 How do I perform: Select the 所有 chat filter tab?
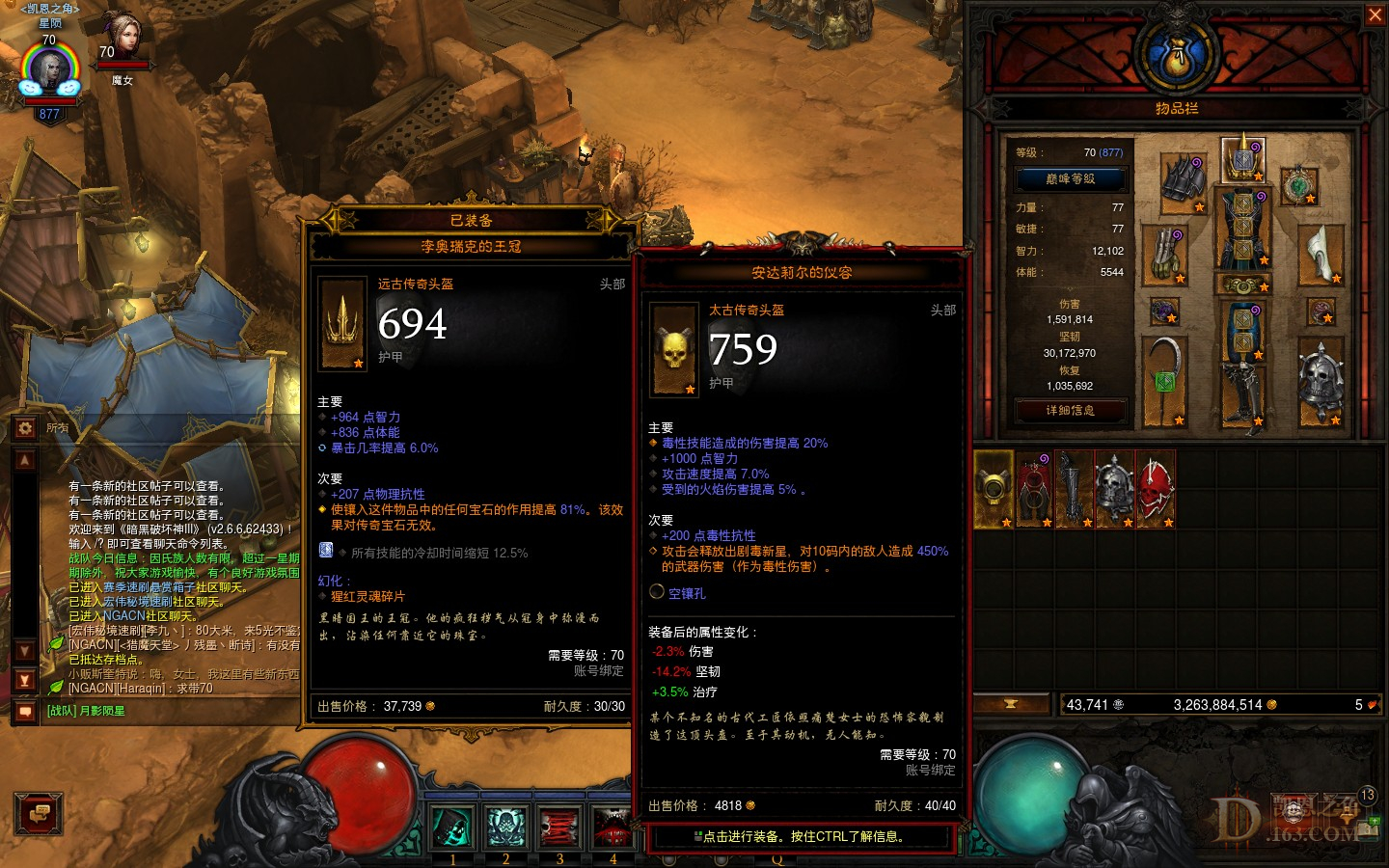pyautogui.click(x=56, y=427)
